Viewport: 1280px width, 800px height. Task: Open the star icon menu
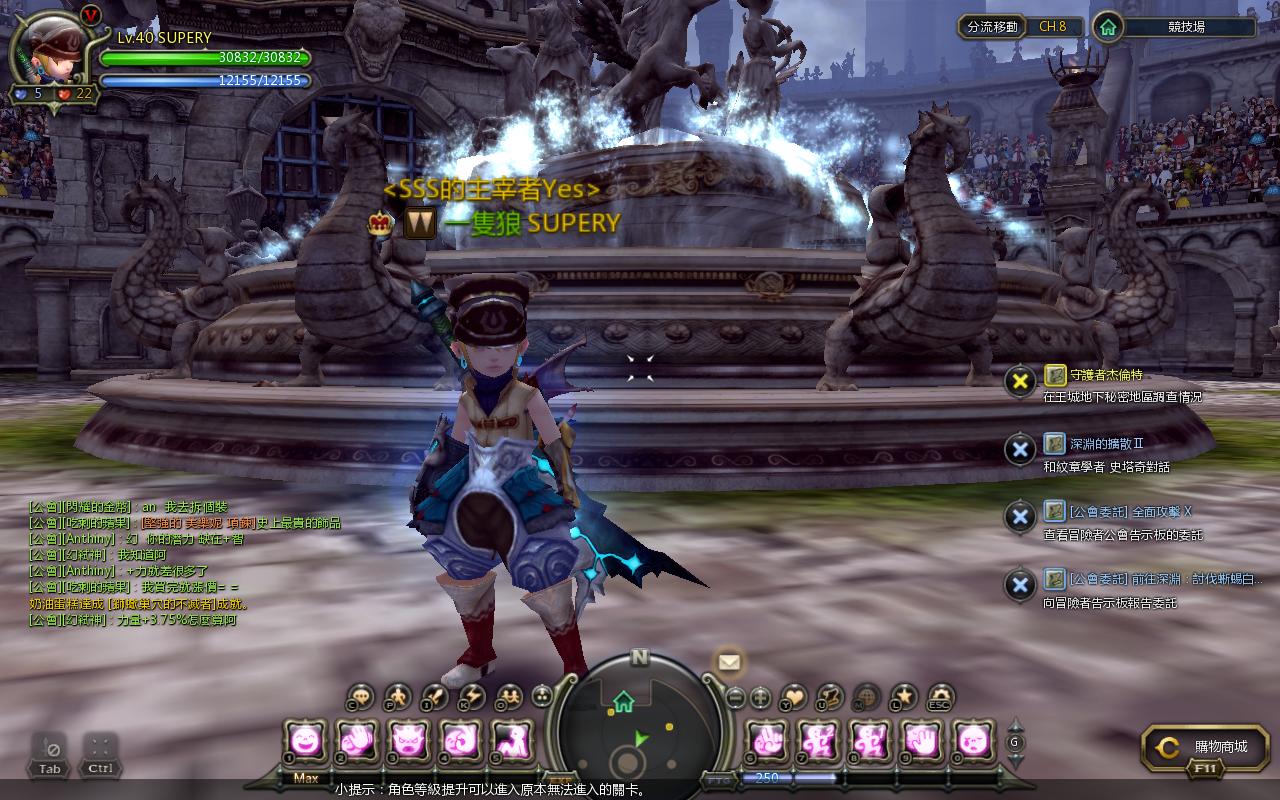point(904,697)
